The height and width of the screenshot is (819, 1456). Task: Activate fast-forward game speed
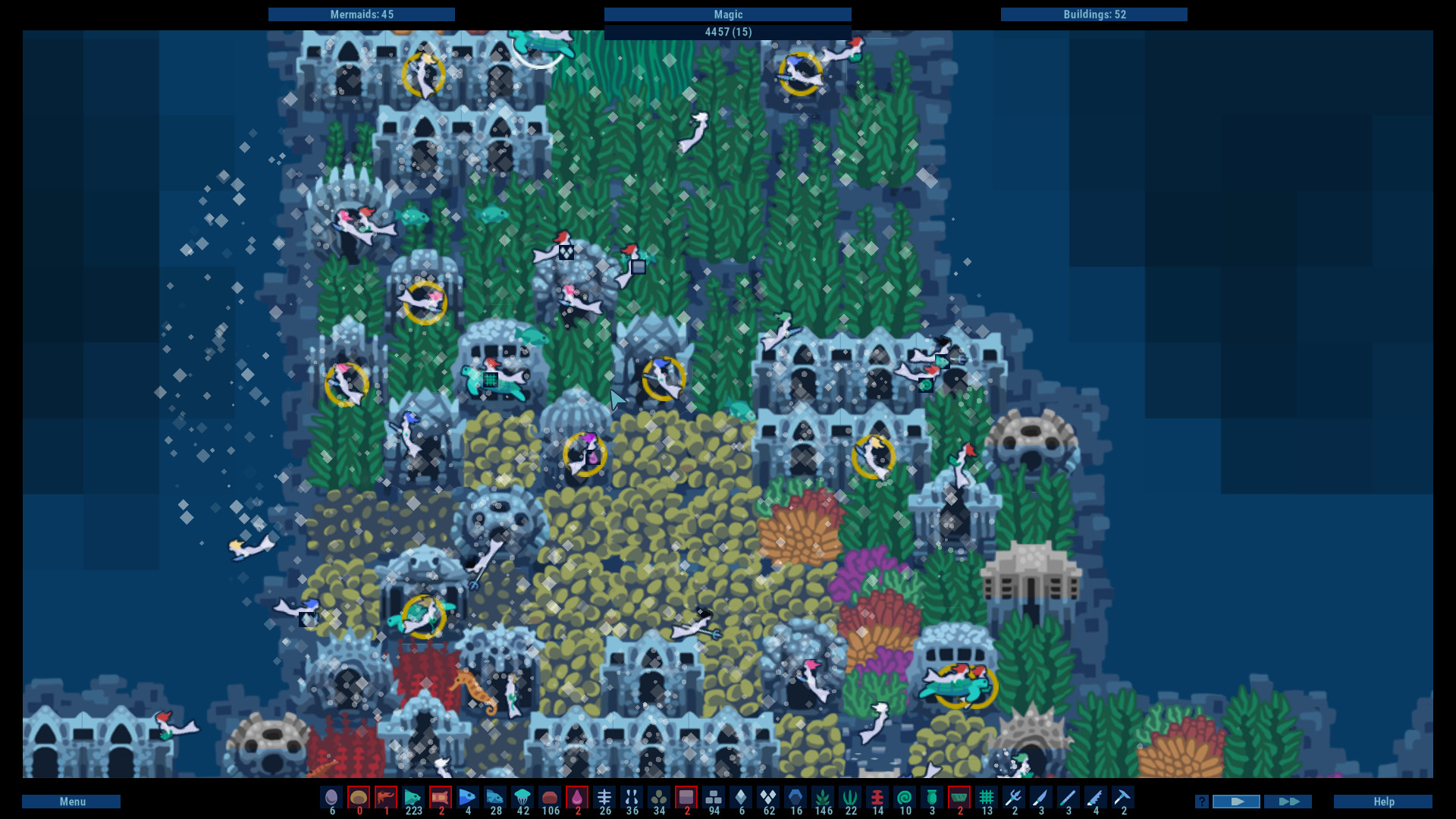pos(1289,801)
